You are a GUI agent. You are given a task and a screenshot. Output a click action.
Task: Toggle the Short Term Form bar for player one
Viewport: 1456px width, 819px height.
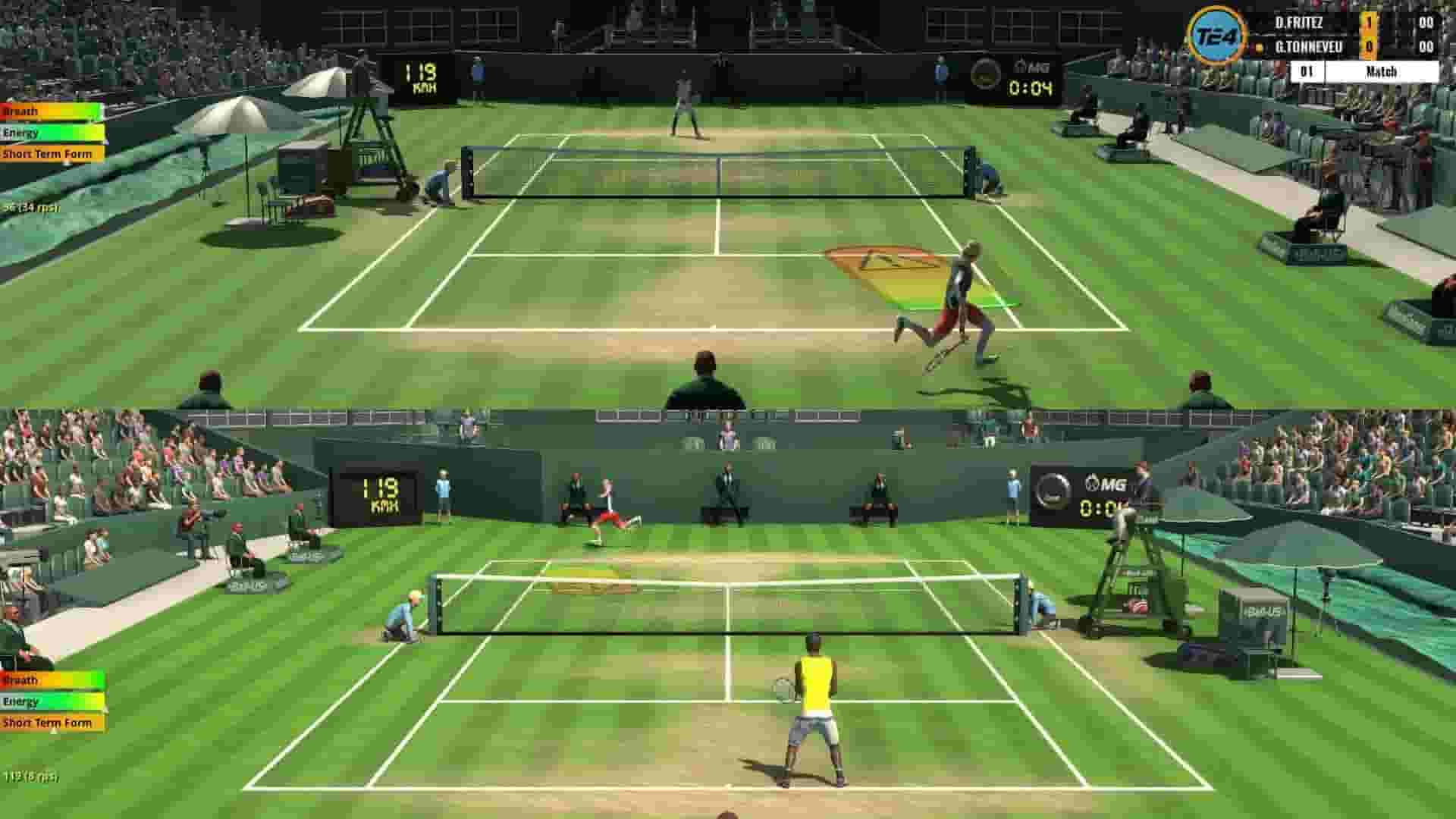pyautogui.click(x=49, y=153)
